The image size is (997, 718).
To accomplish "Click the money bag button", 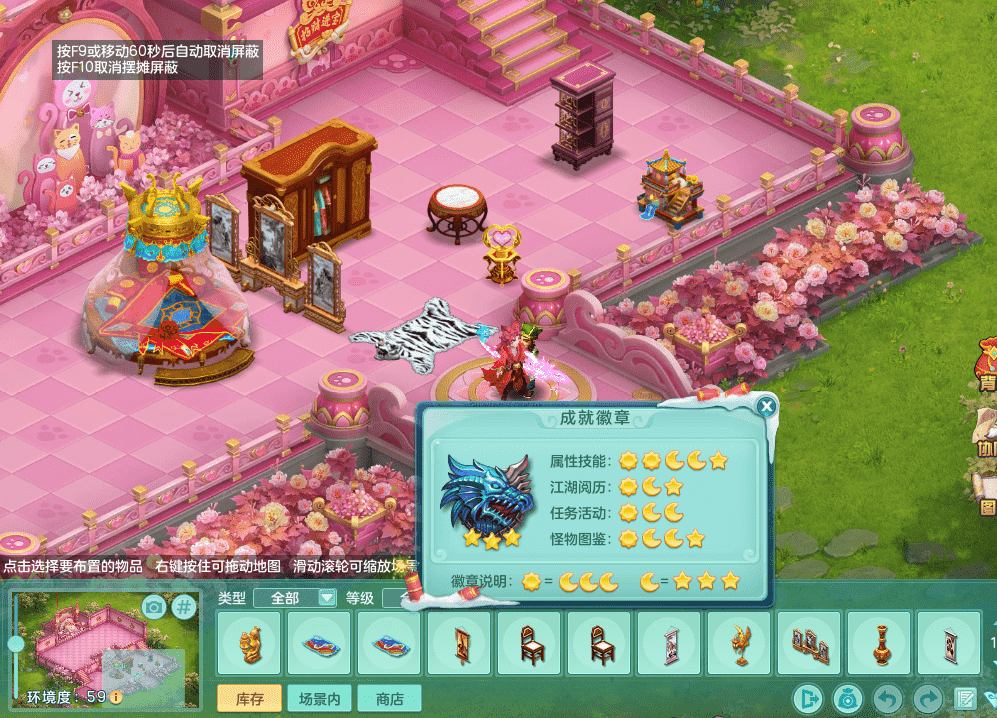I will [x=847, y=698].
